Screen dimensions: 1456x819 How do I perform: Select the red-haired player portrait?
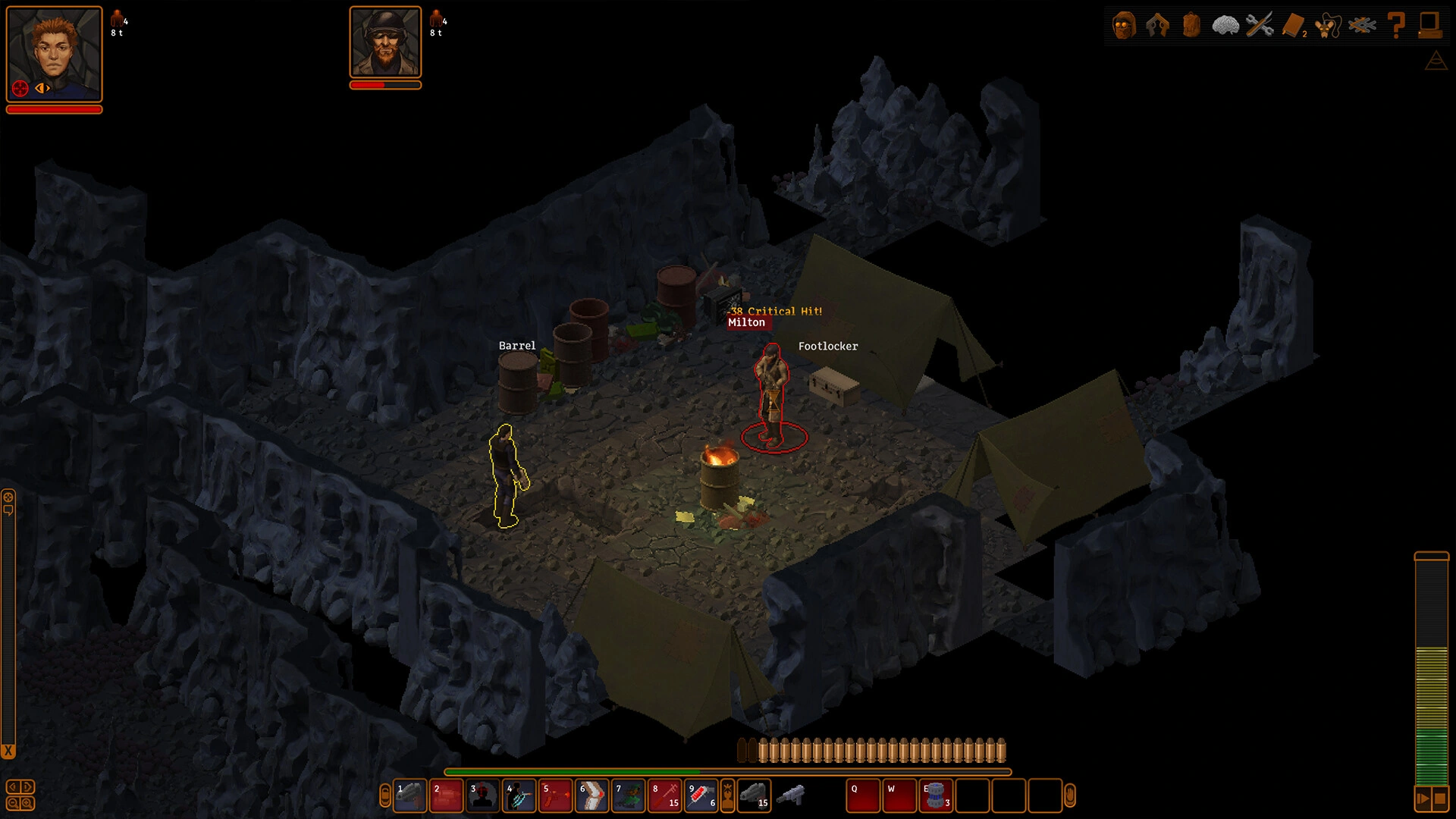click(x=54, y=53)
